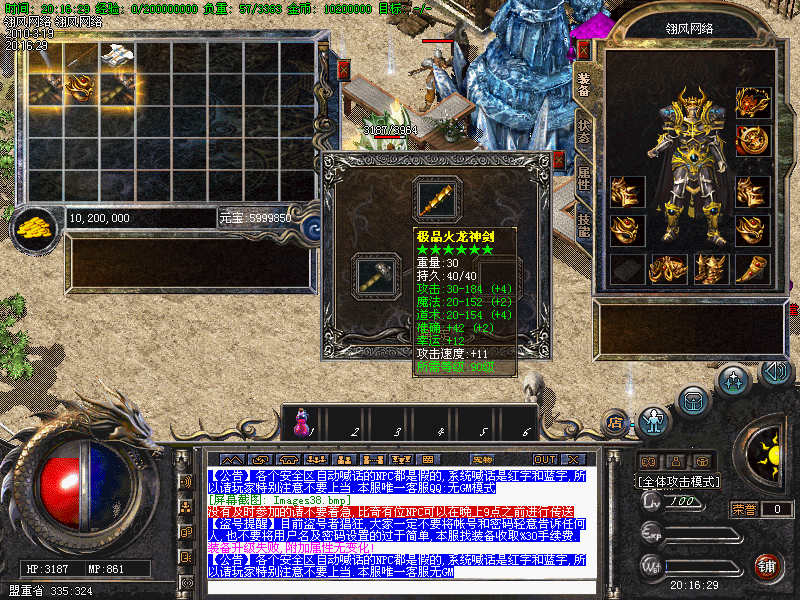The height and width of the screenshot is (600, 800).
Task: Select the 装备 equipment tab
Action: [x=583, y=86]
